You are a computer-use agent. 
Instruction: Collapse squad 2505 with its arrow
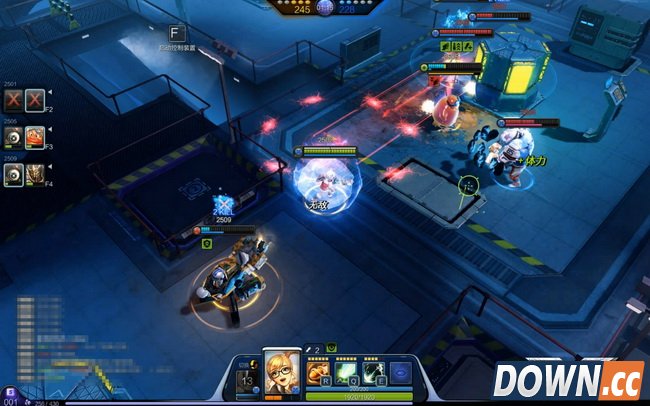click(x=48, y=128)
